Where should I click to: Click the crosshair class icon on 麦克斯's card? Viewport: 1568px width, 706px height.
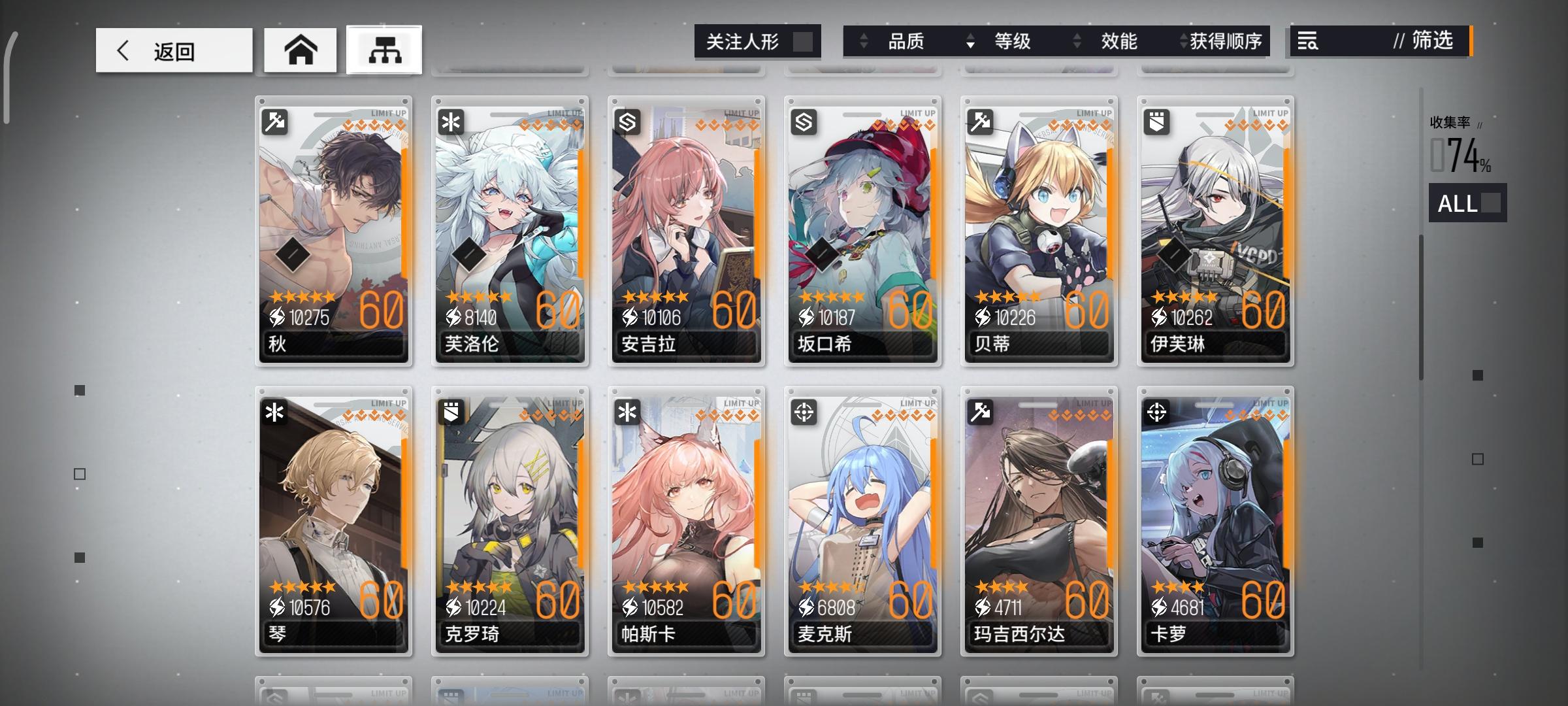point(804,412)
